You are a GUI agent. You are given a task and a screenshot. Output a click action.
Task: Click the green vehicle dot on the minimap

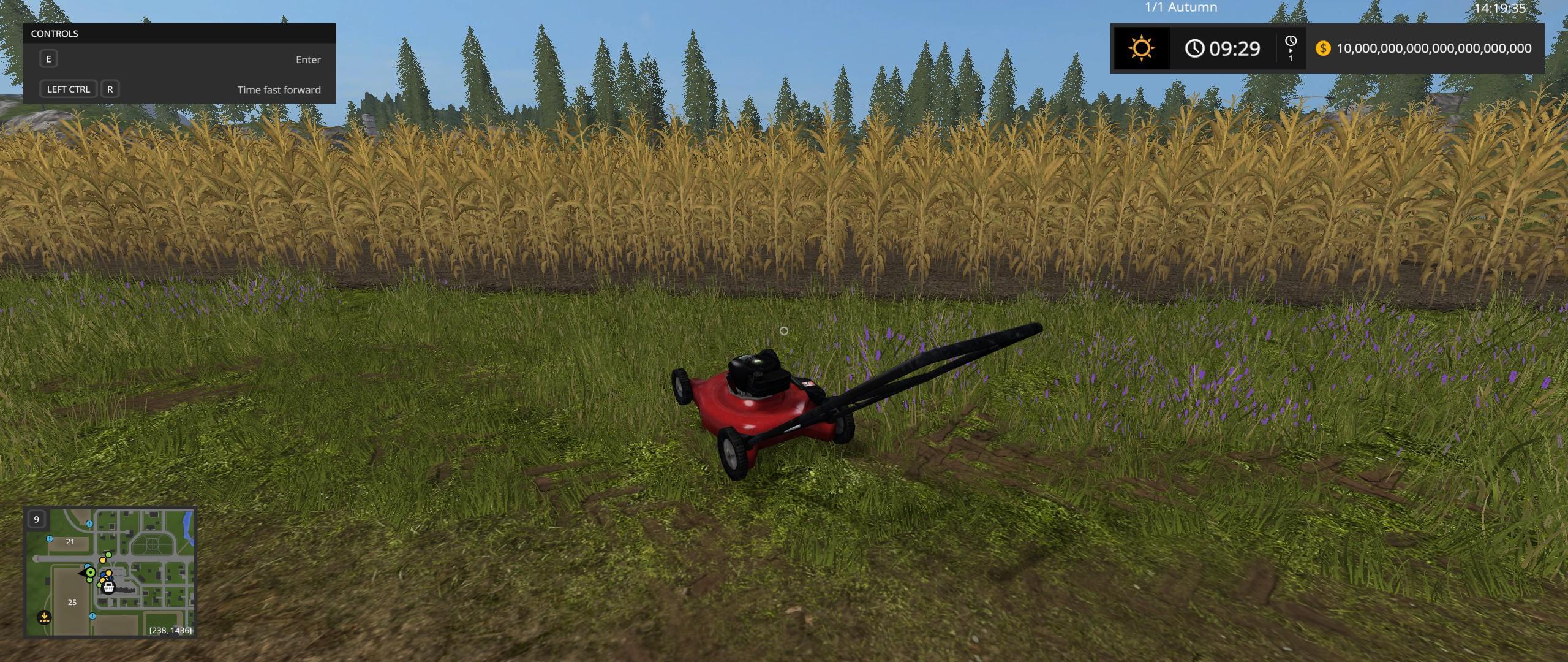(91, 573)
